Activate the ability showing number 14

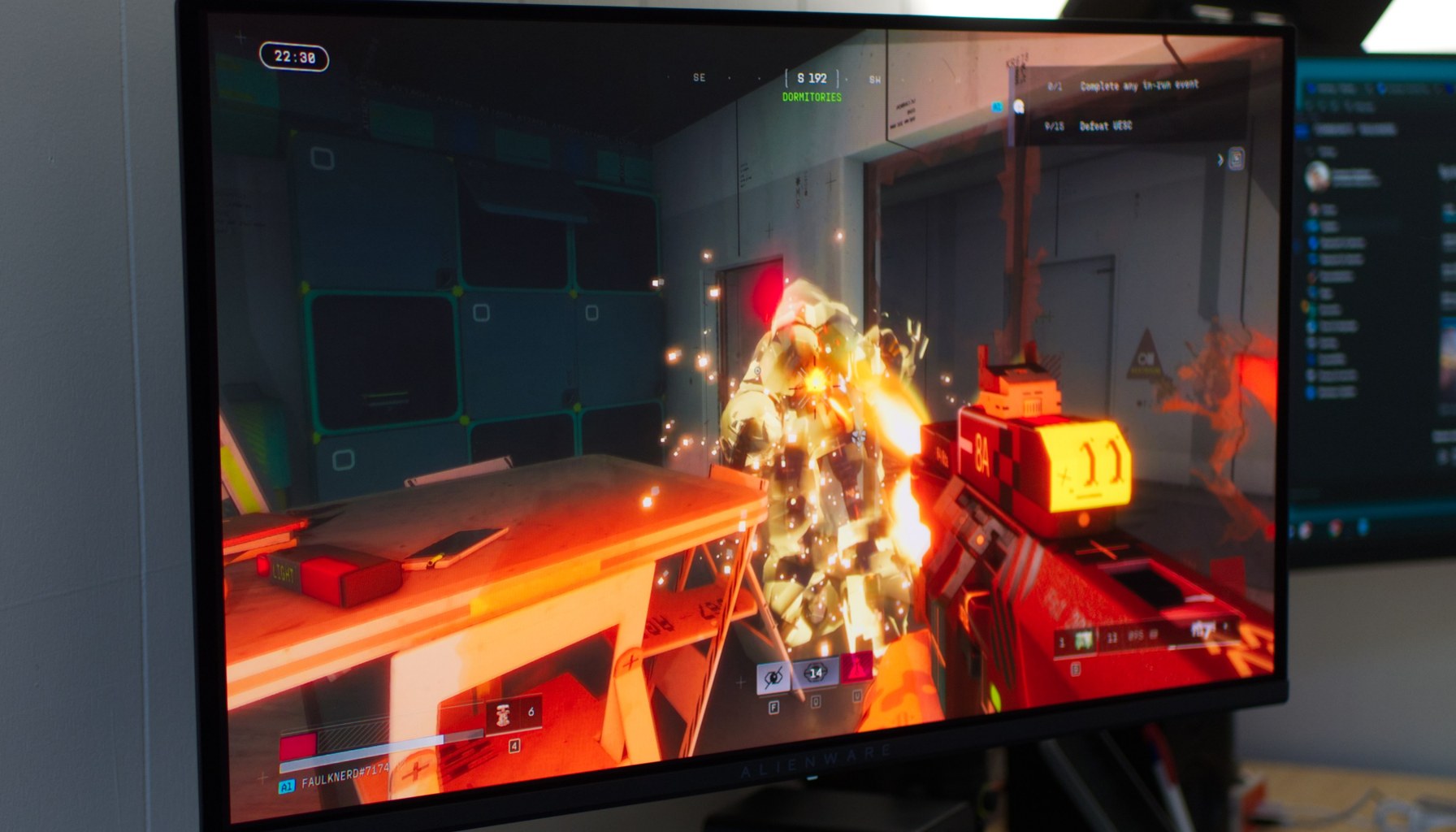tap(815, 672)
